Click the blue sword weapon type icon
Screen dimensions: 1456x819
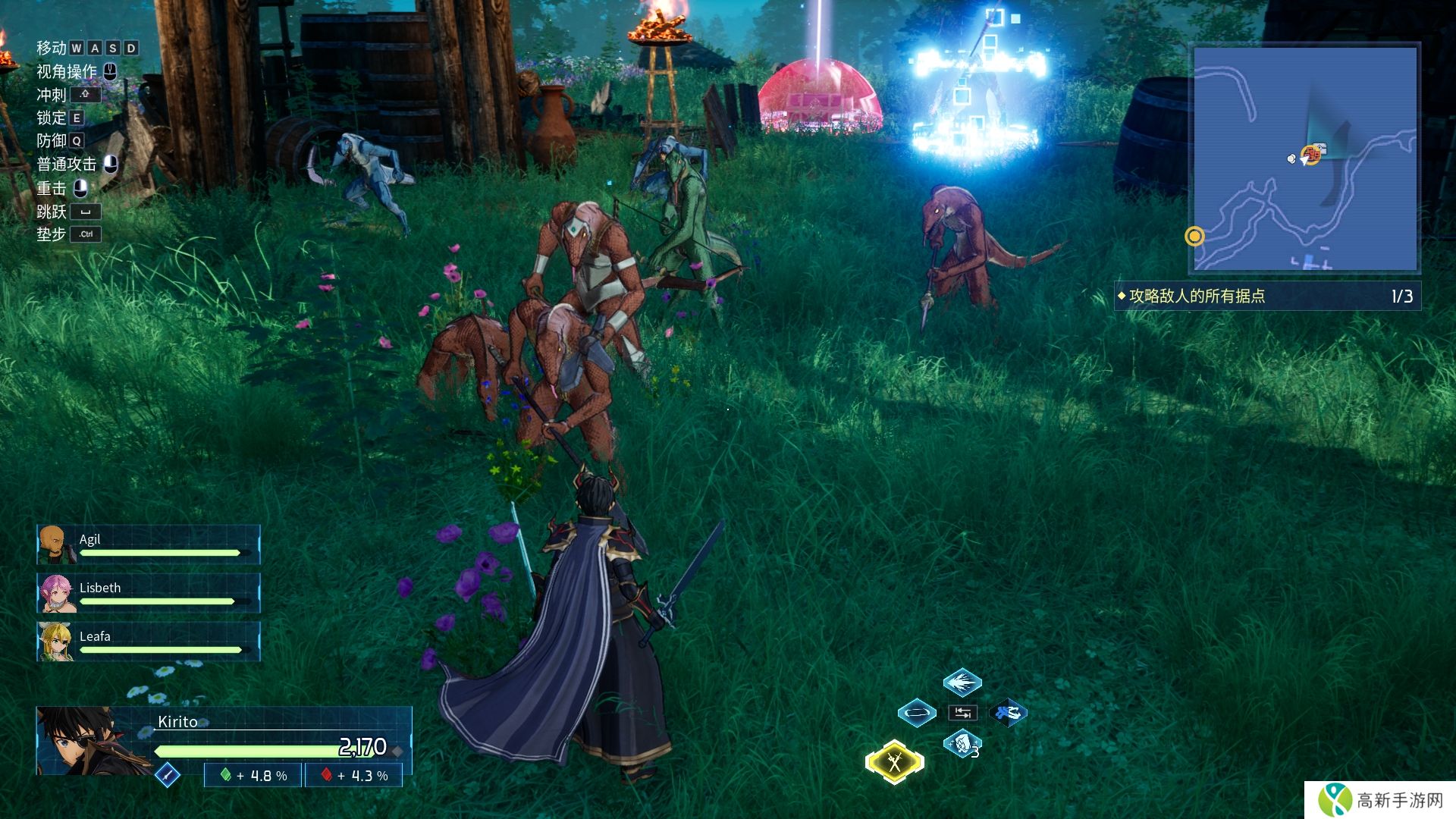point(168,775)
